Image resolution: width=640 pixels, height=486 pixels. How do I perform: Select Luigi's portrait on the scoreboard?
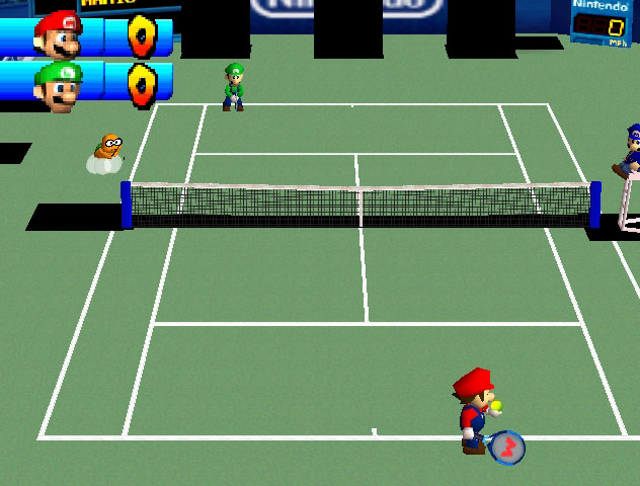[58, 86]
